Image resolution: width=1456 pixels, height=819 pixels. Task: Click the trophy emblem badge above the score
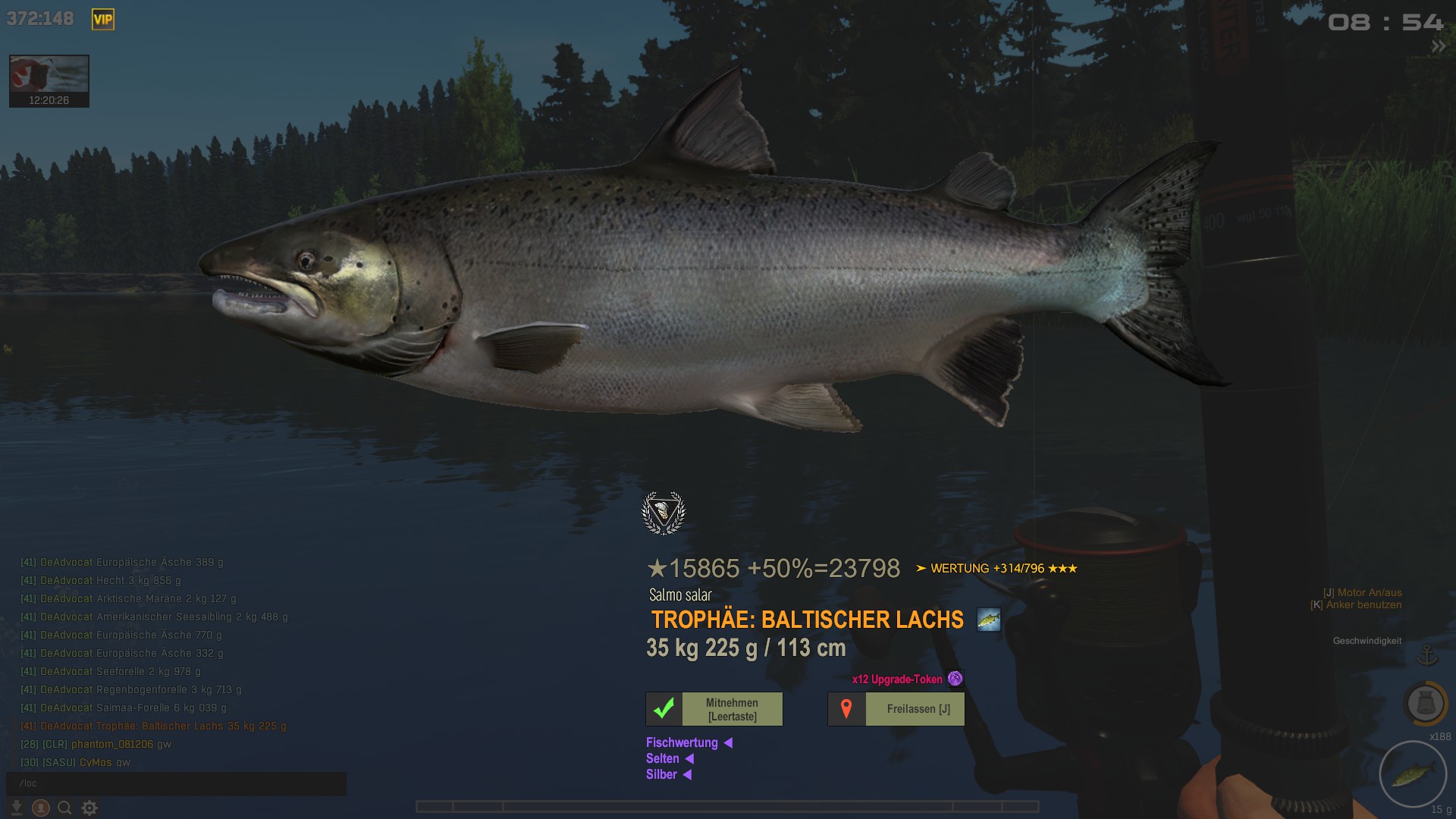point(664,513)
